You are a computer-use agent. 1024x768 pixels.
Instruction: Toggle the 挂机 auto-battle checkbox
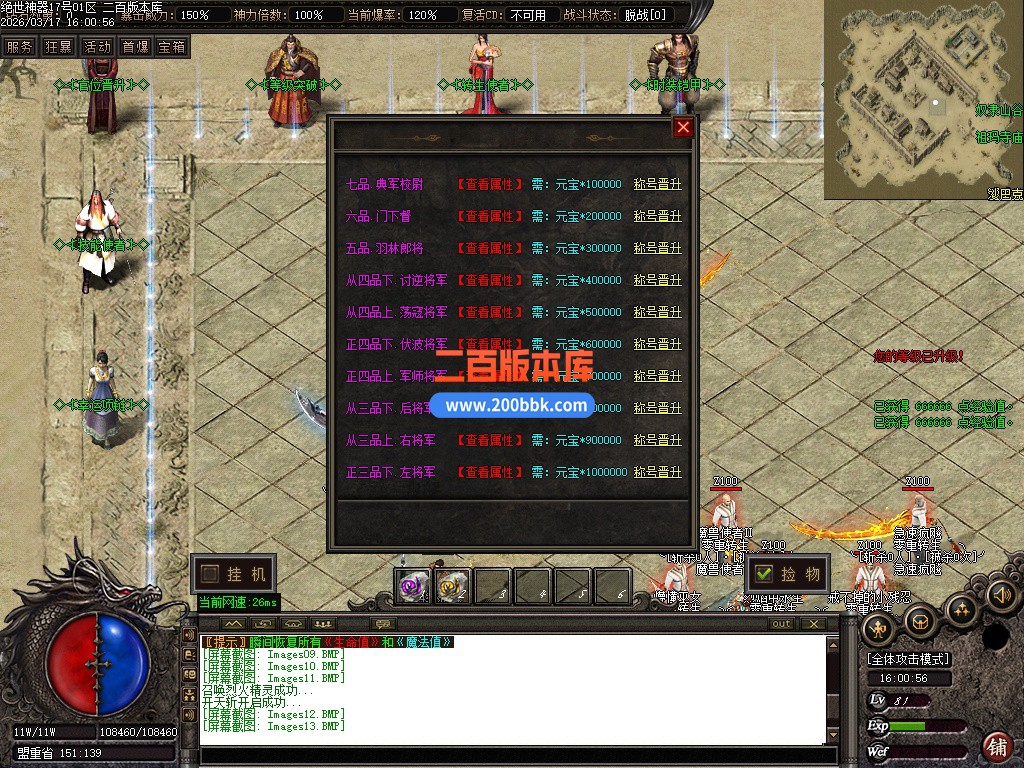pyautogui.click(x=209, y=574)
